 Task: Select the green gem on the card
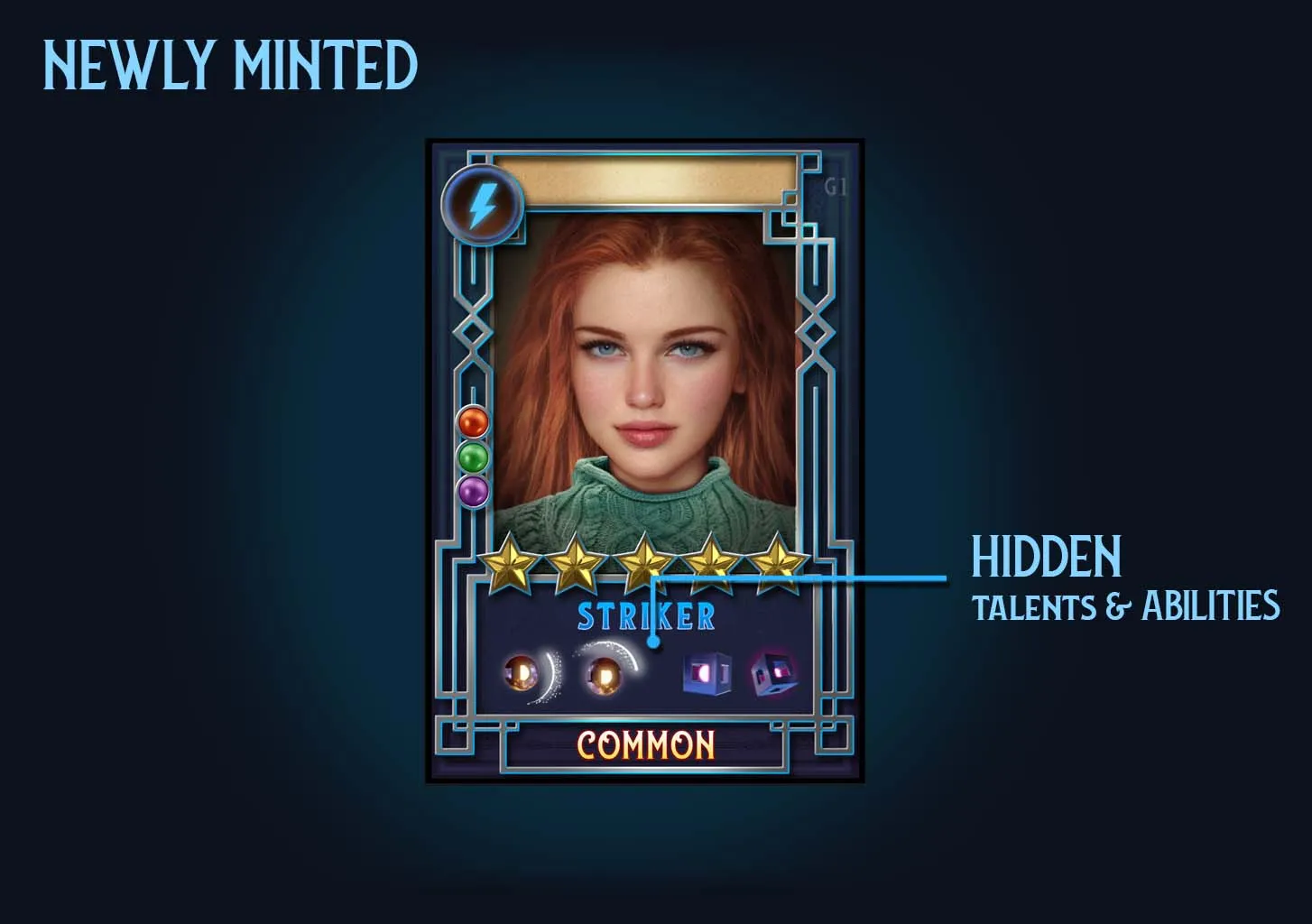click(x=473, y=457)
